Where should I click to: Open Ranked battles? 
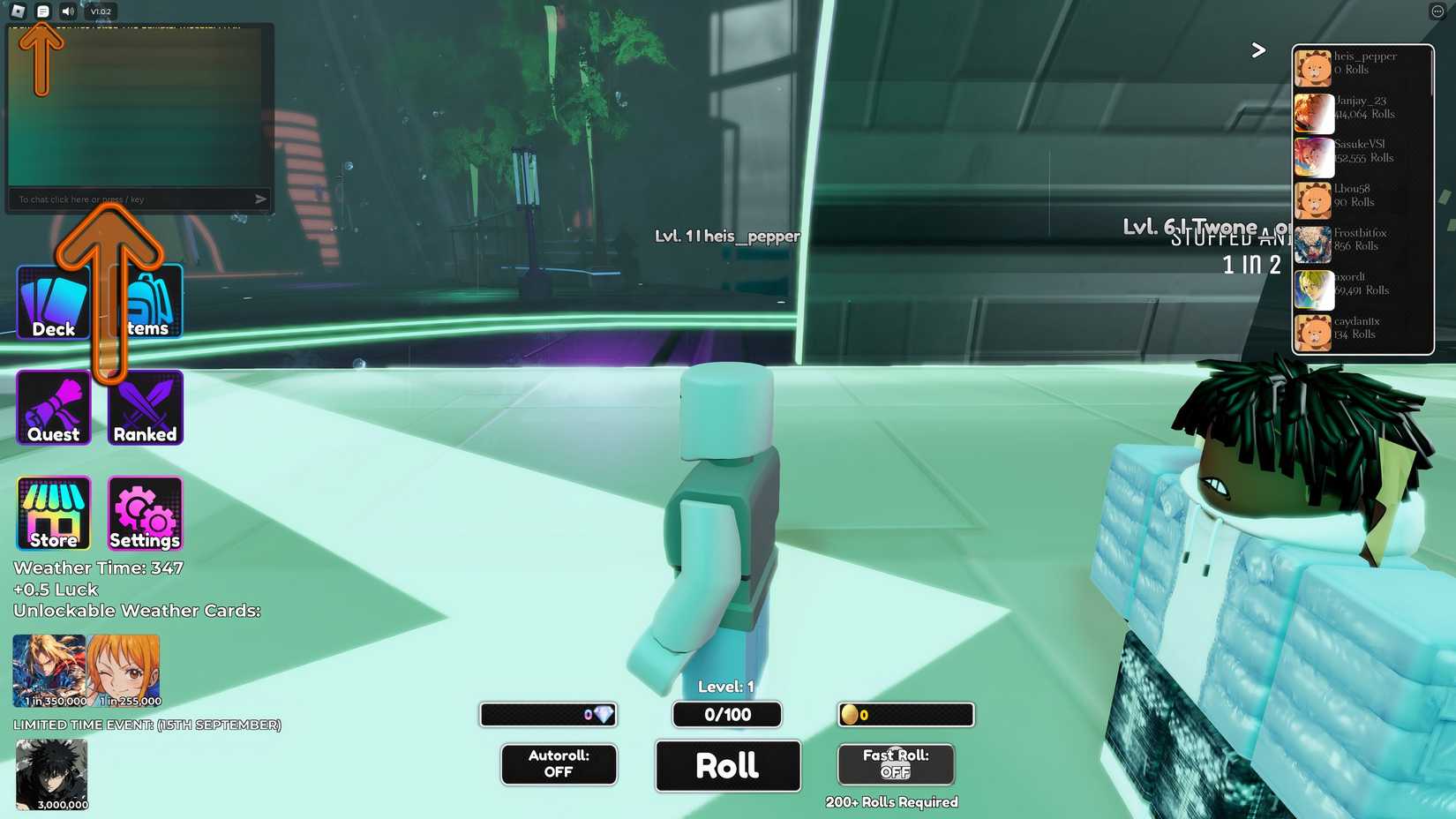coord(145,407)
